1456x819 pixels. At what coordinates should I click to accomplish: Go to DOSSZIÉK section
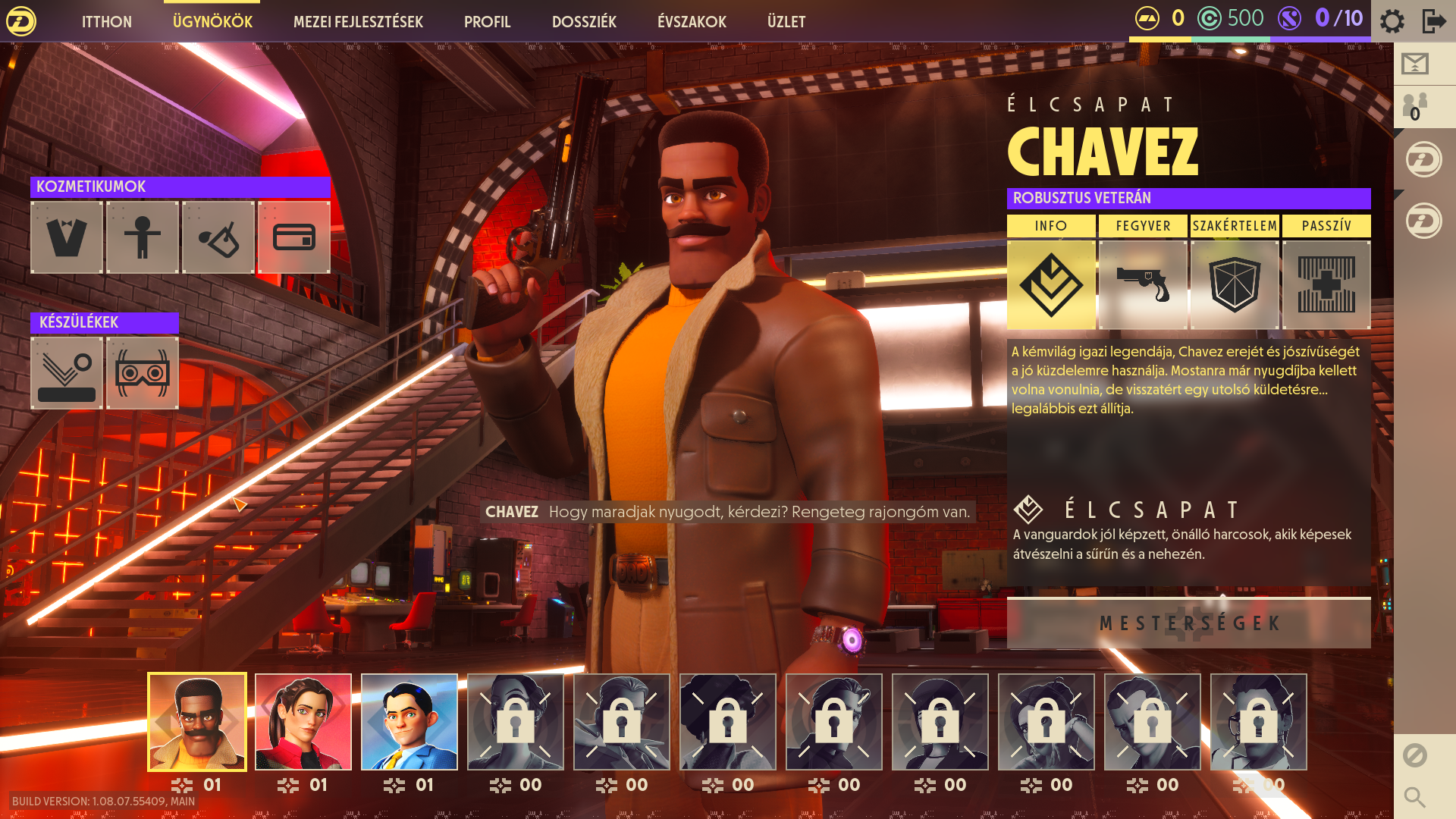click(x=584, y=22)
